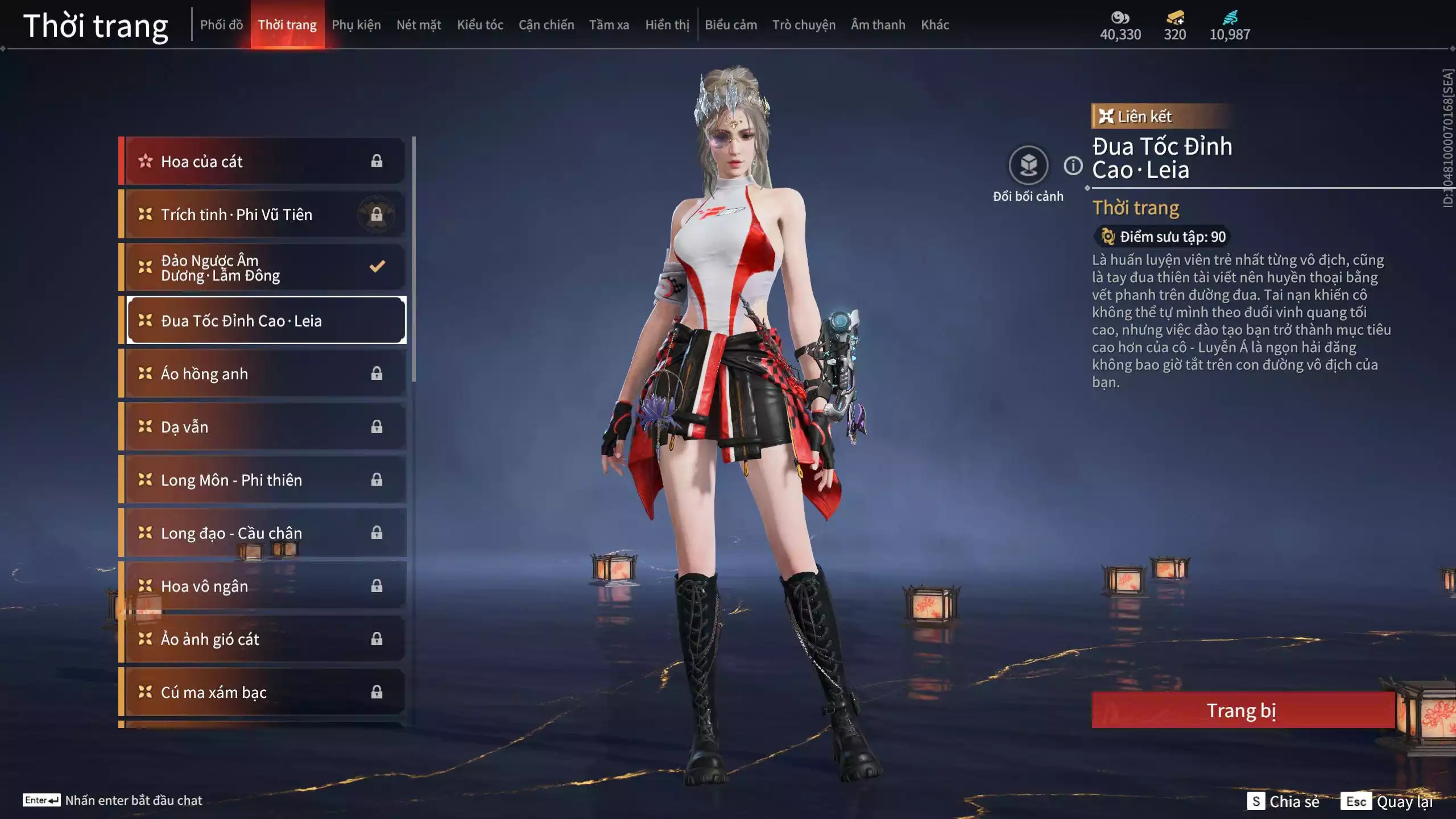Show outfit info via the info icon
The width and height of the screenshot is (1456, 819).
click(x=1073, y=166)
